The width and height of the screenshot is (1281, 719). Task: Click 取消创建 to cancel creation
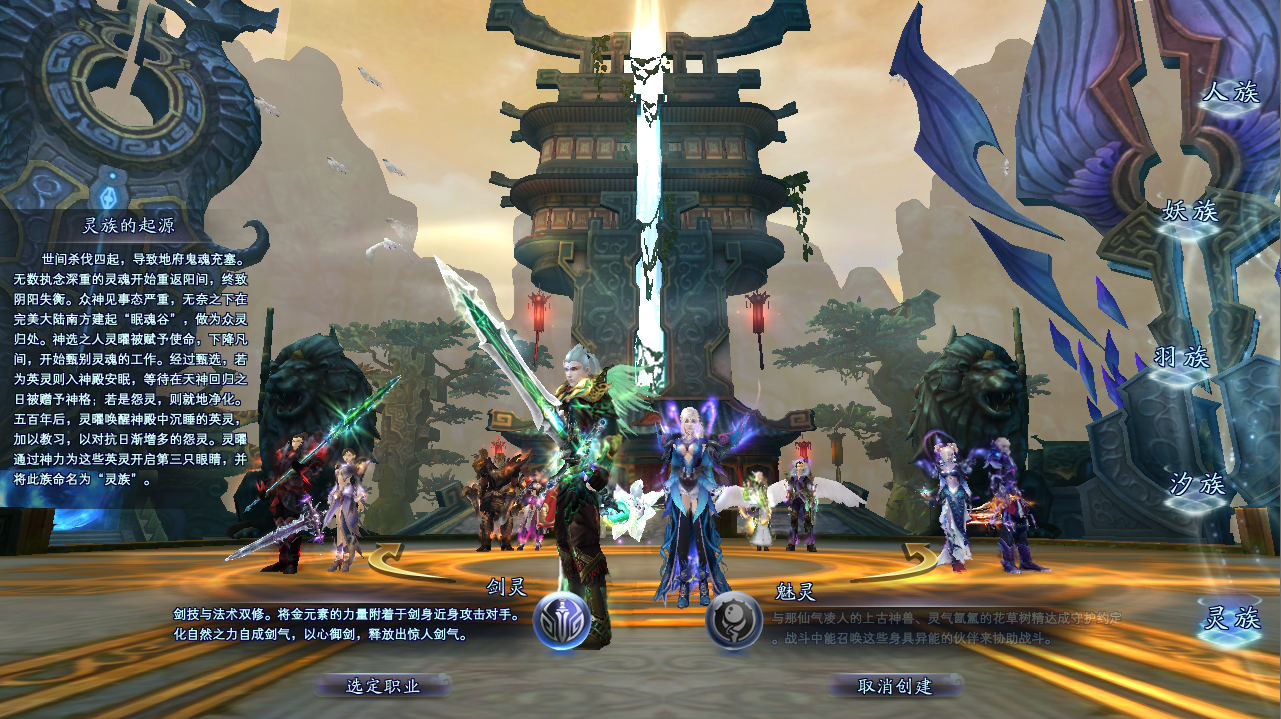click(895, 686)
